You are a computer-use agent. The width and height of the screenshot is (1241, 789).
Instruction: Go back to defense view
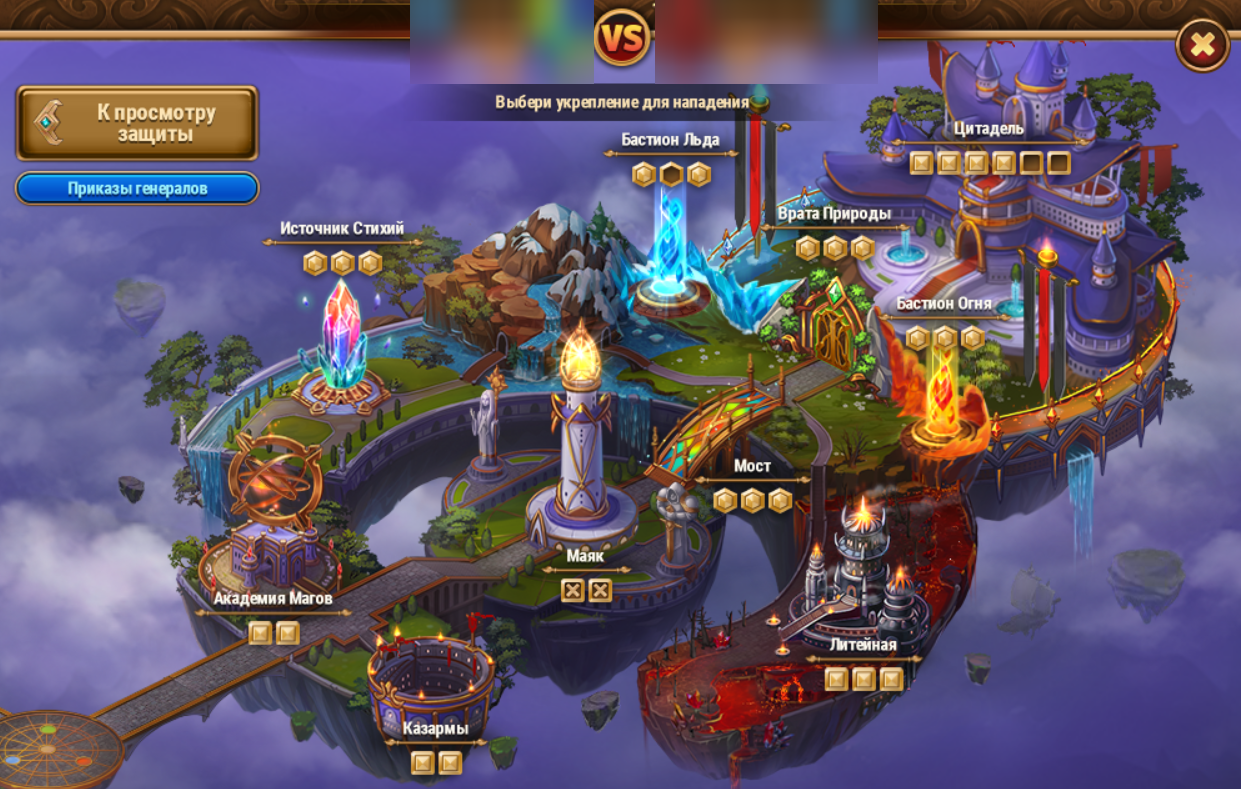[137, 123]
